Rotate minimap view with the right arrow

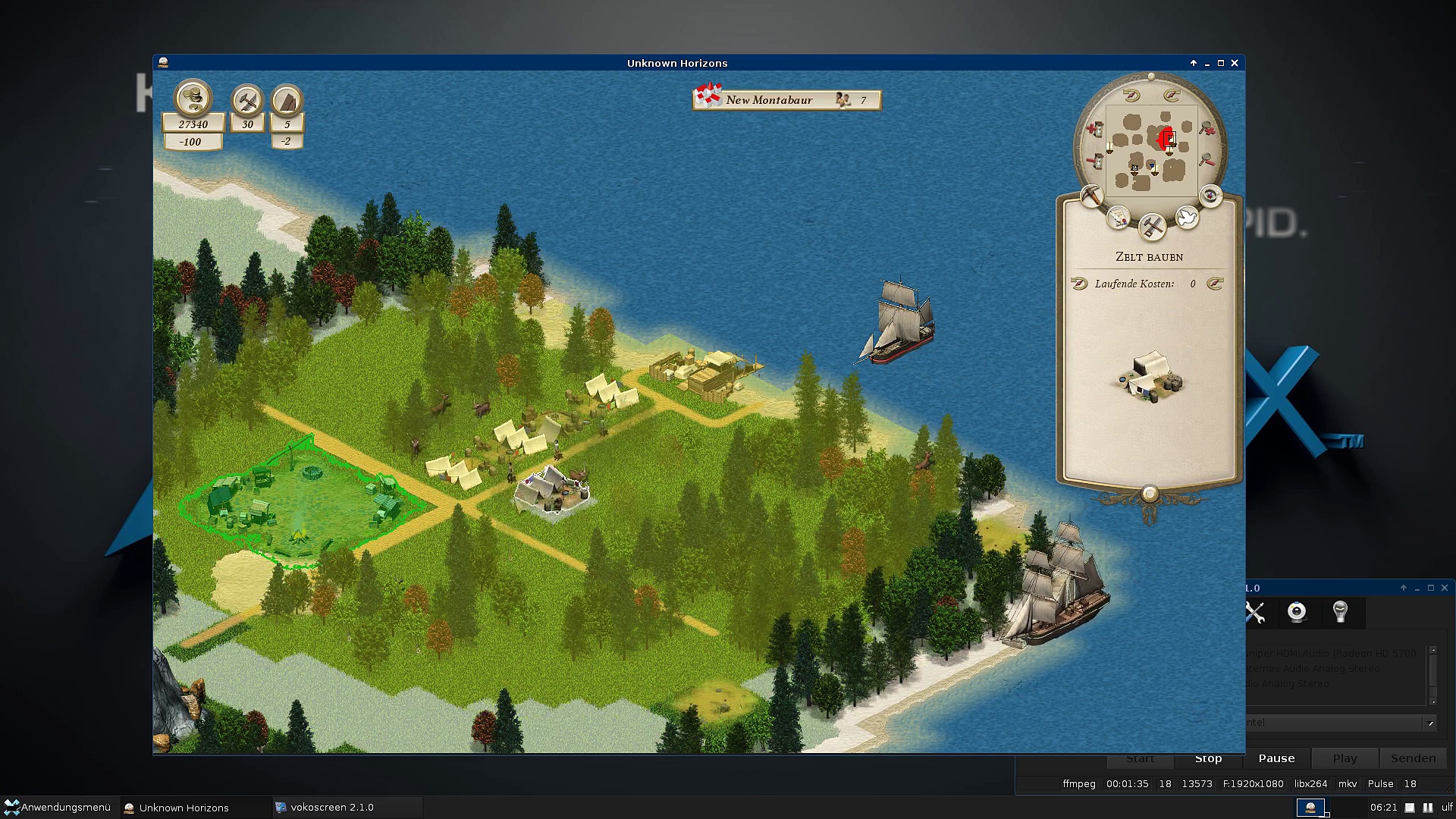click(x=1171, y=96)
